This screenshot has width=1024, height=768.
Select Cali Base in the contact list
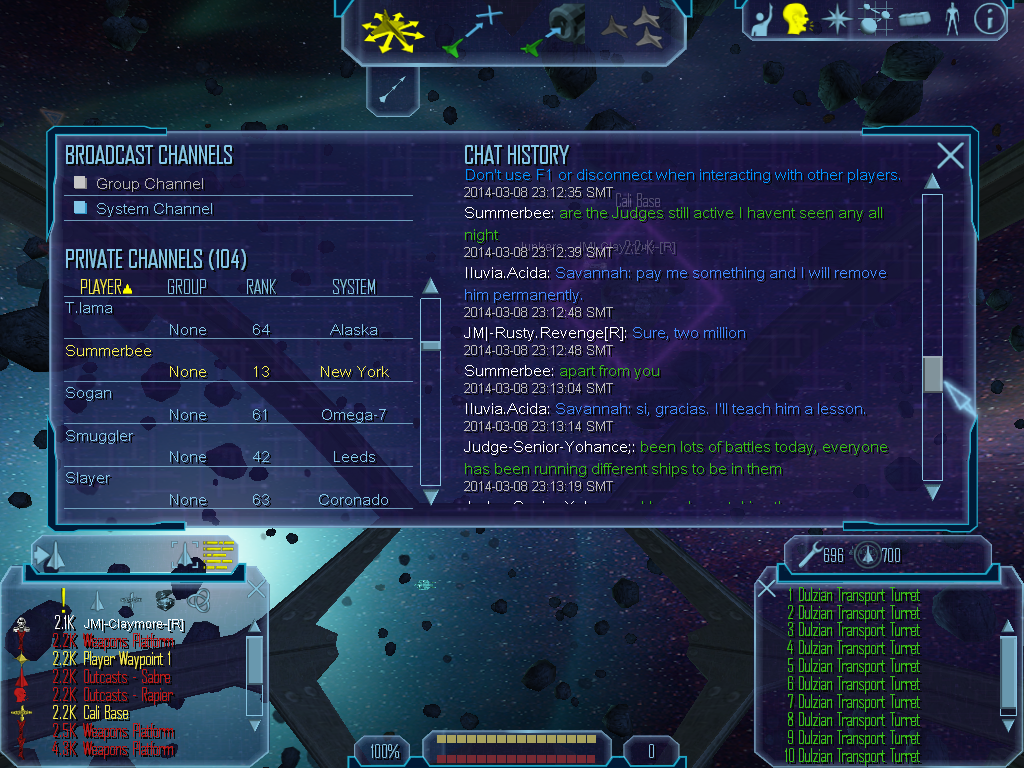pyautogui.click(x=105, y=713)
